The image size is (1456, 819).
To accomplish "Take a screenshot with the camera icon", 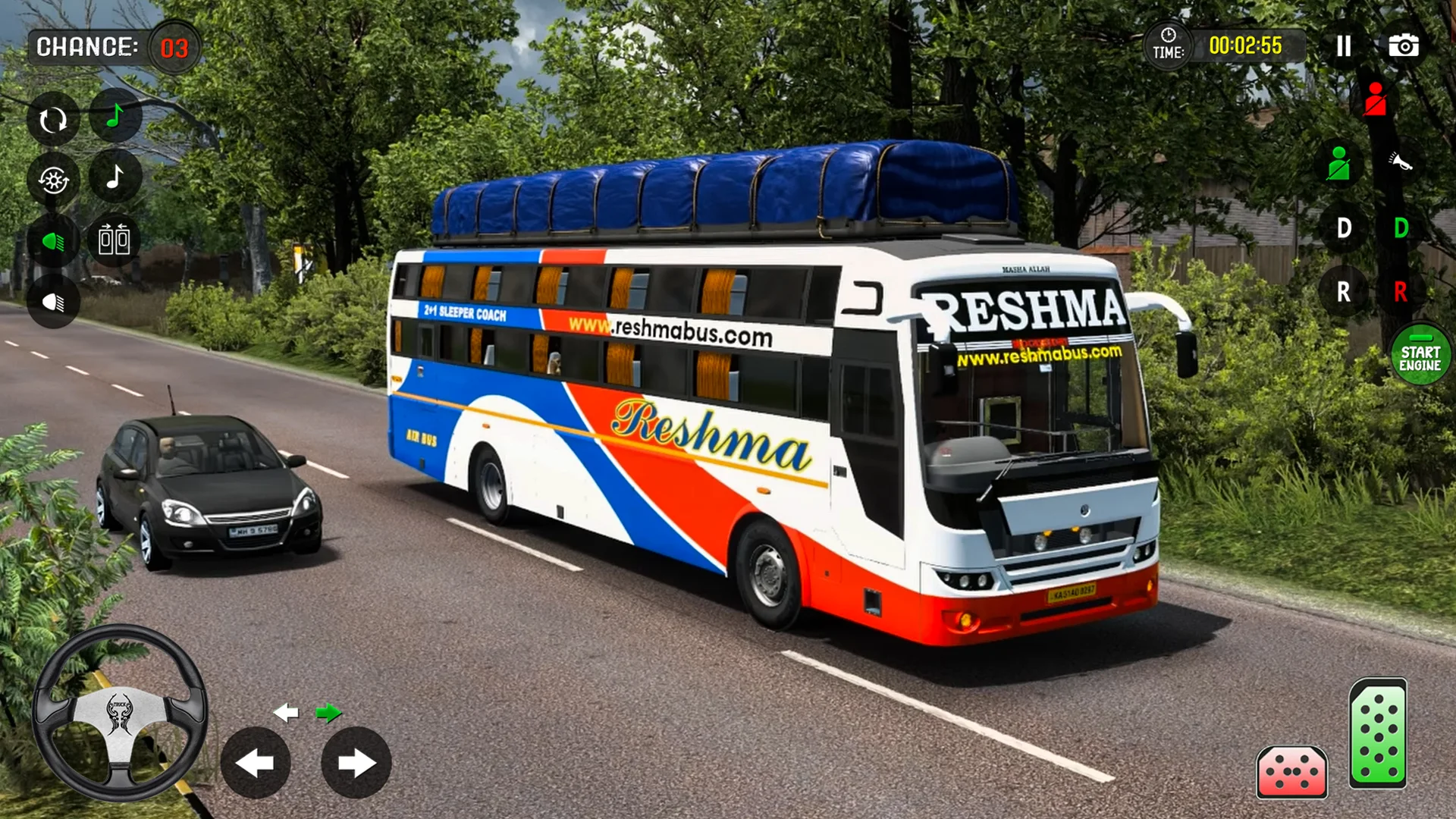I will [x=1404, y=46].
